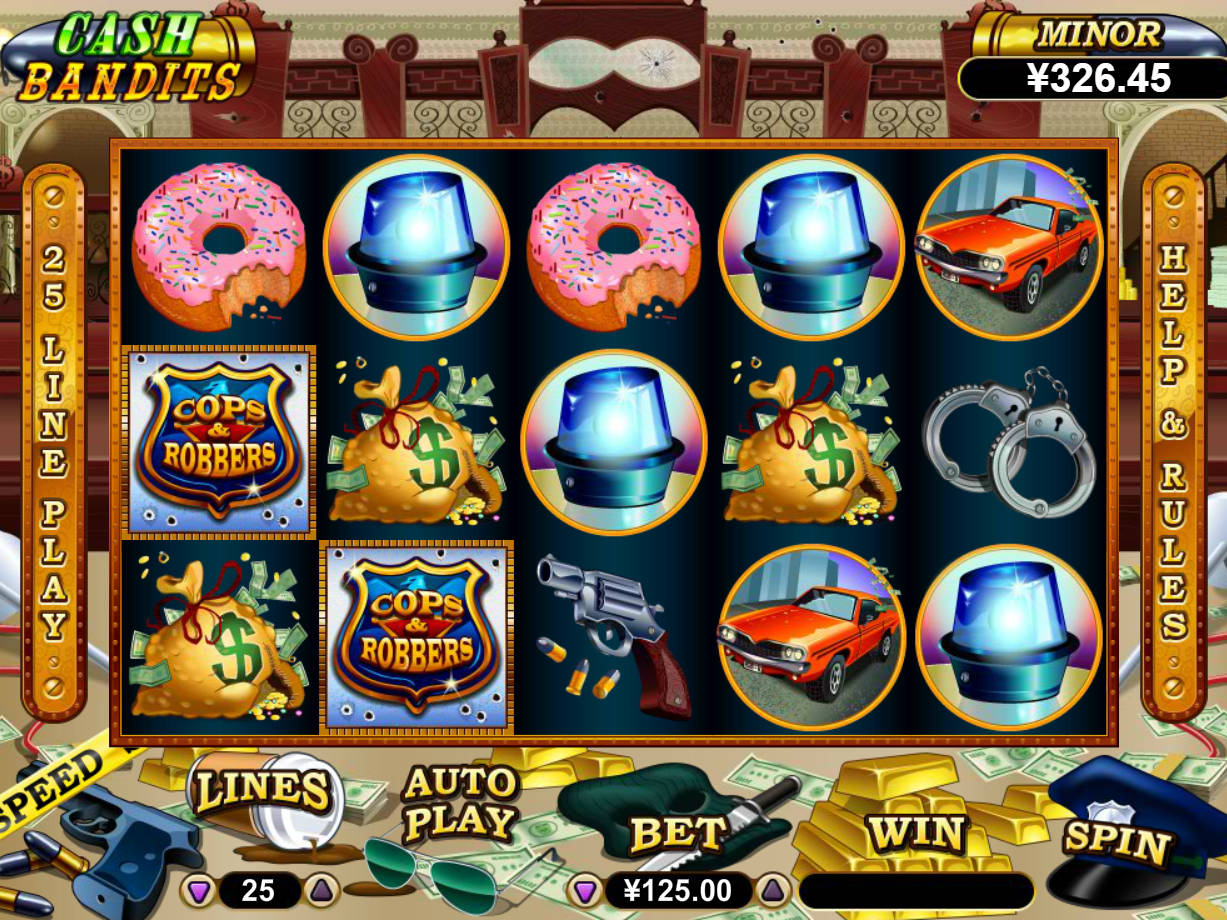Image resolution: width=1227 pixels, height=920 pixels.
Task: Spin the reels with the SPIN button
Action: pos(1116,840)
